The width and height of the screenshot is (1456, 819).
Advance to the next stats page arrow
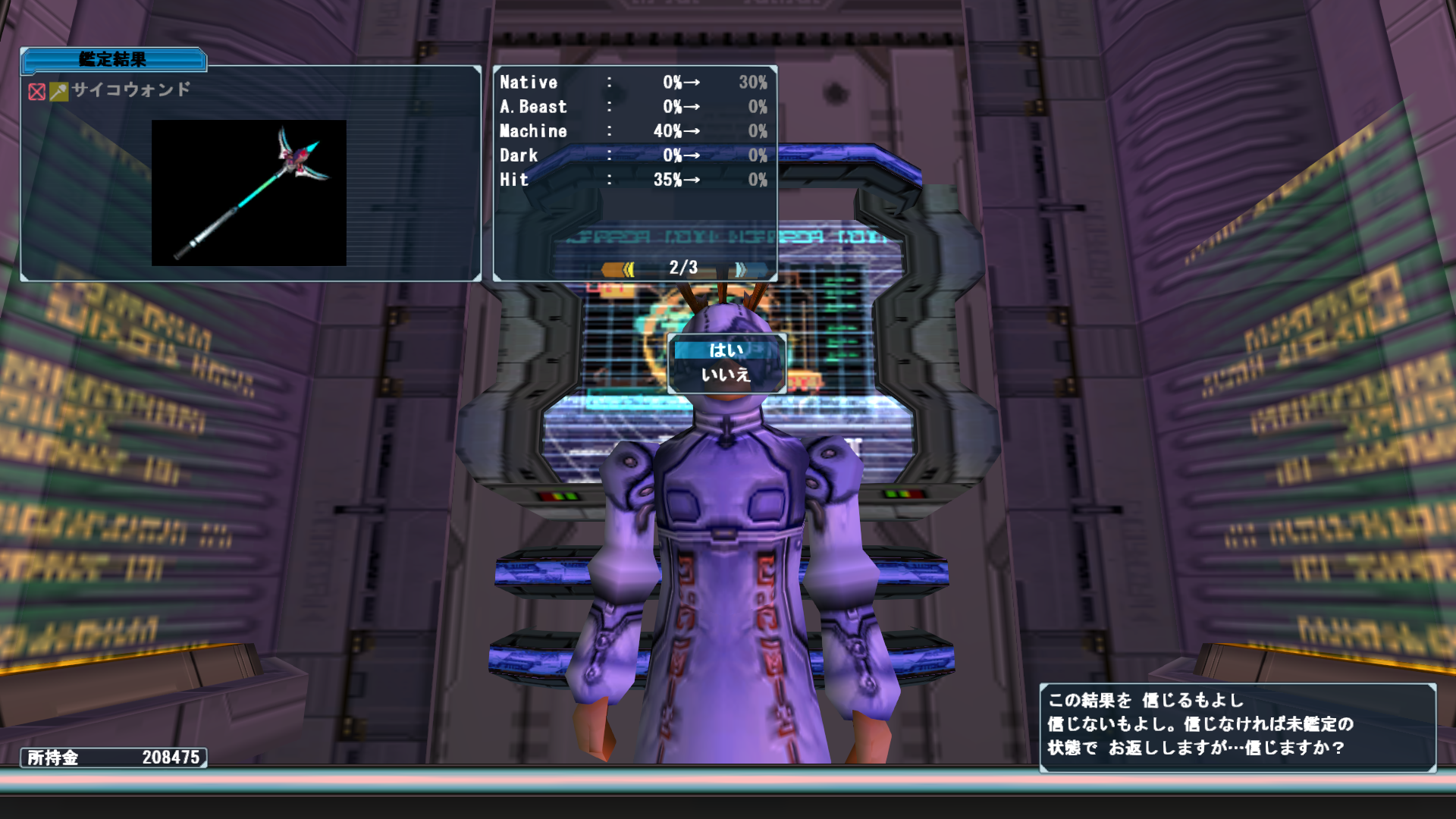tap(740, 269)
